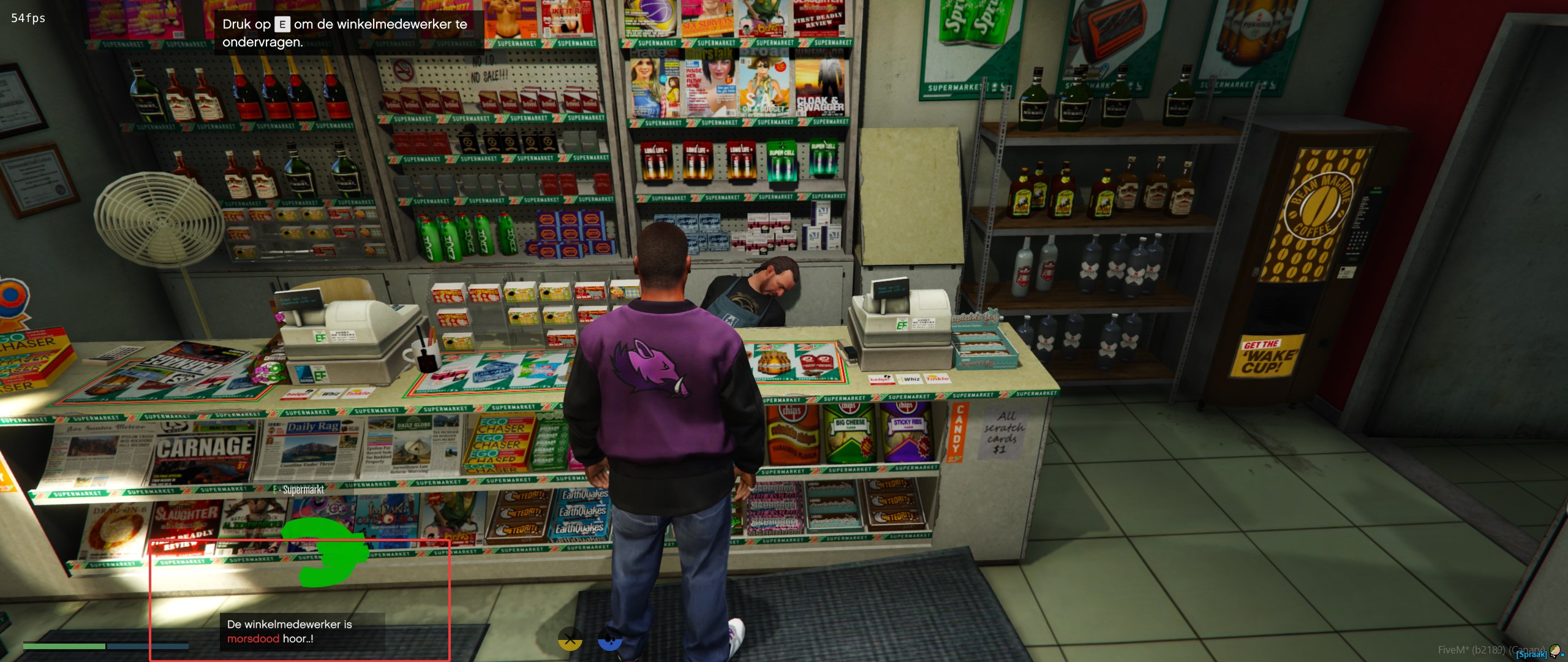The width and height of the screenshot is (1568, 662).
Task: Click the FiveM taco logo icon
Action: point(1555,650)
